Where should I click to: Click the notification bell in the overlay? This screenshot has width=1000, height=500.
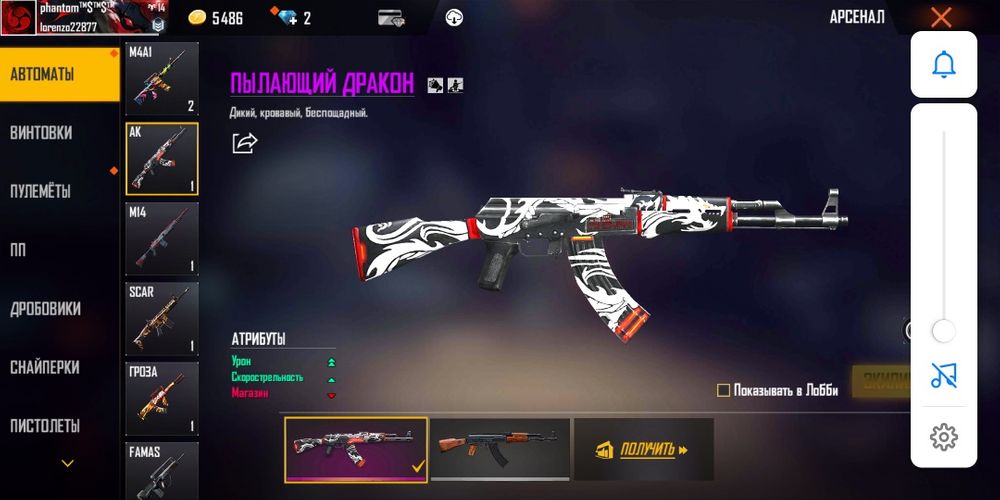point(943,65)
